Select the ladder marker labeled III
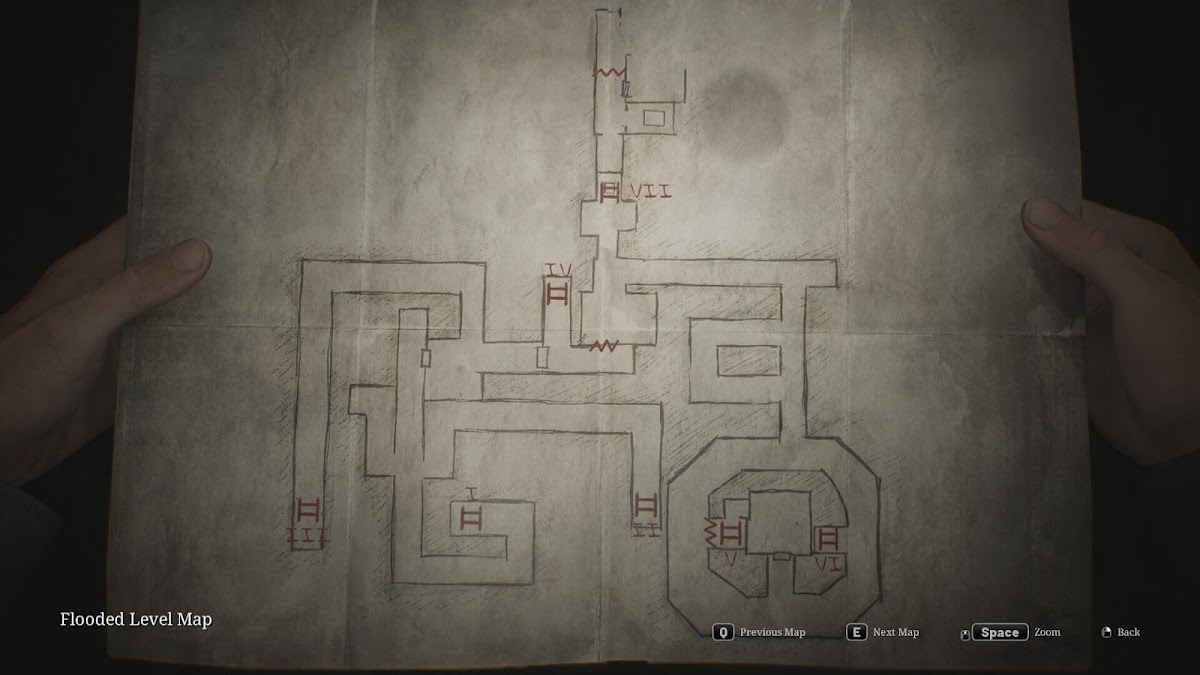Screen dimensions: 1200x675 click(309, 512)
